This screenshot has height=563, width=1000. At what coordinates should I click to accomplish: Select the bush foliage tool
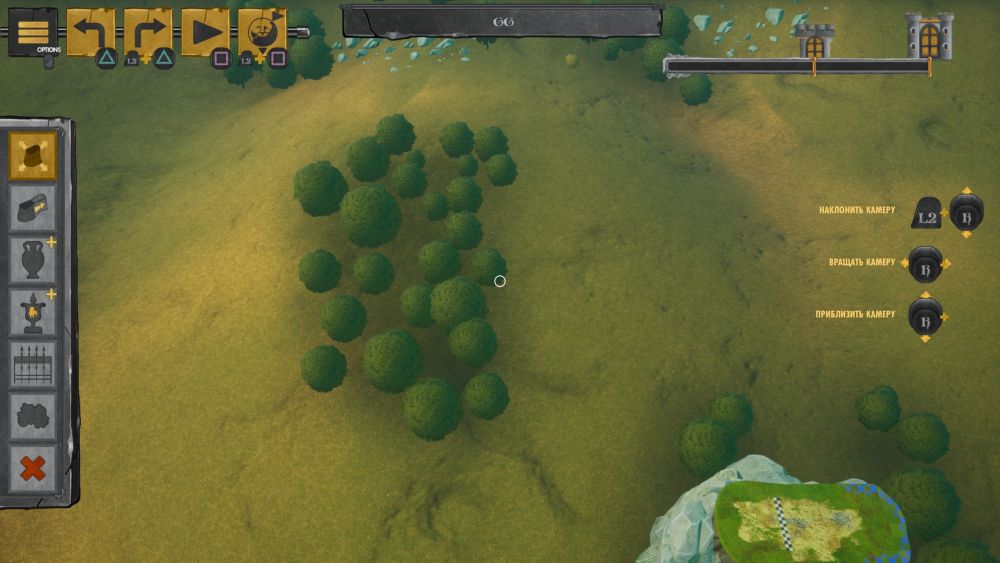tap(34, 416)
